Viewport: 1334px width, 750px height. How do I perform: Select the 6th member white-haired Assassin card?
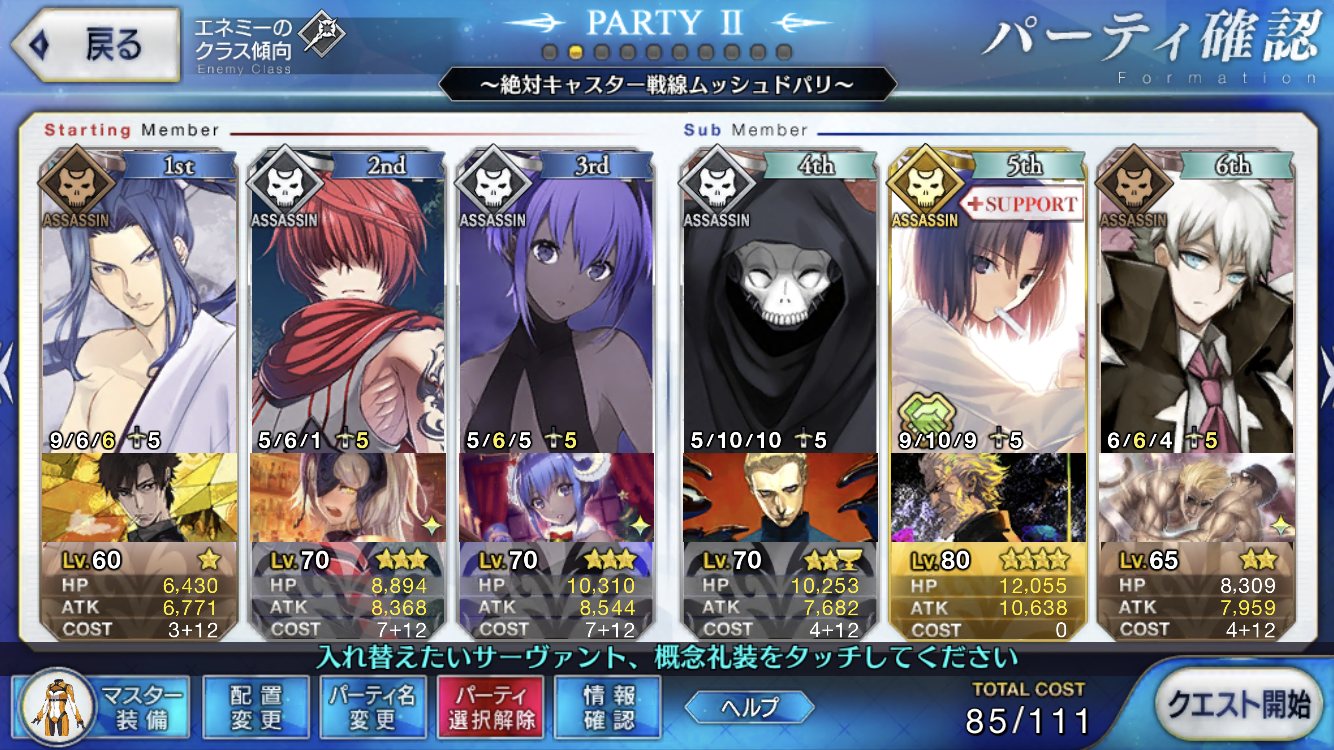point(1196,300)
